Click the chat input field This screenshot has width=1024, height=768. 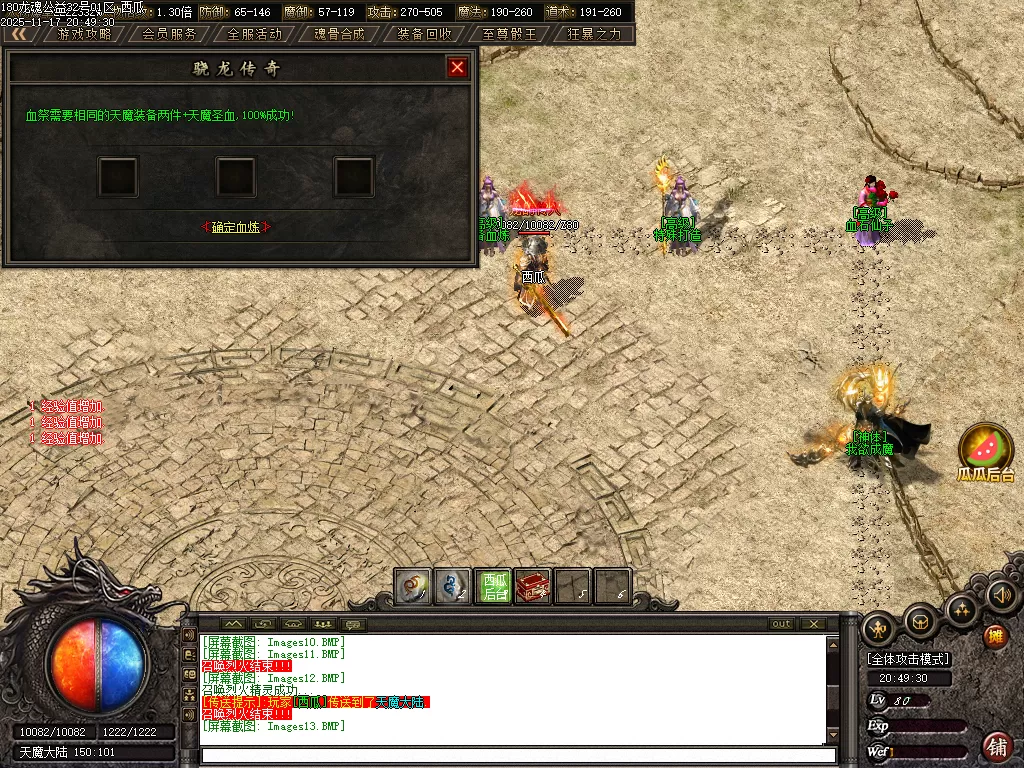click(x=515, y=755)
